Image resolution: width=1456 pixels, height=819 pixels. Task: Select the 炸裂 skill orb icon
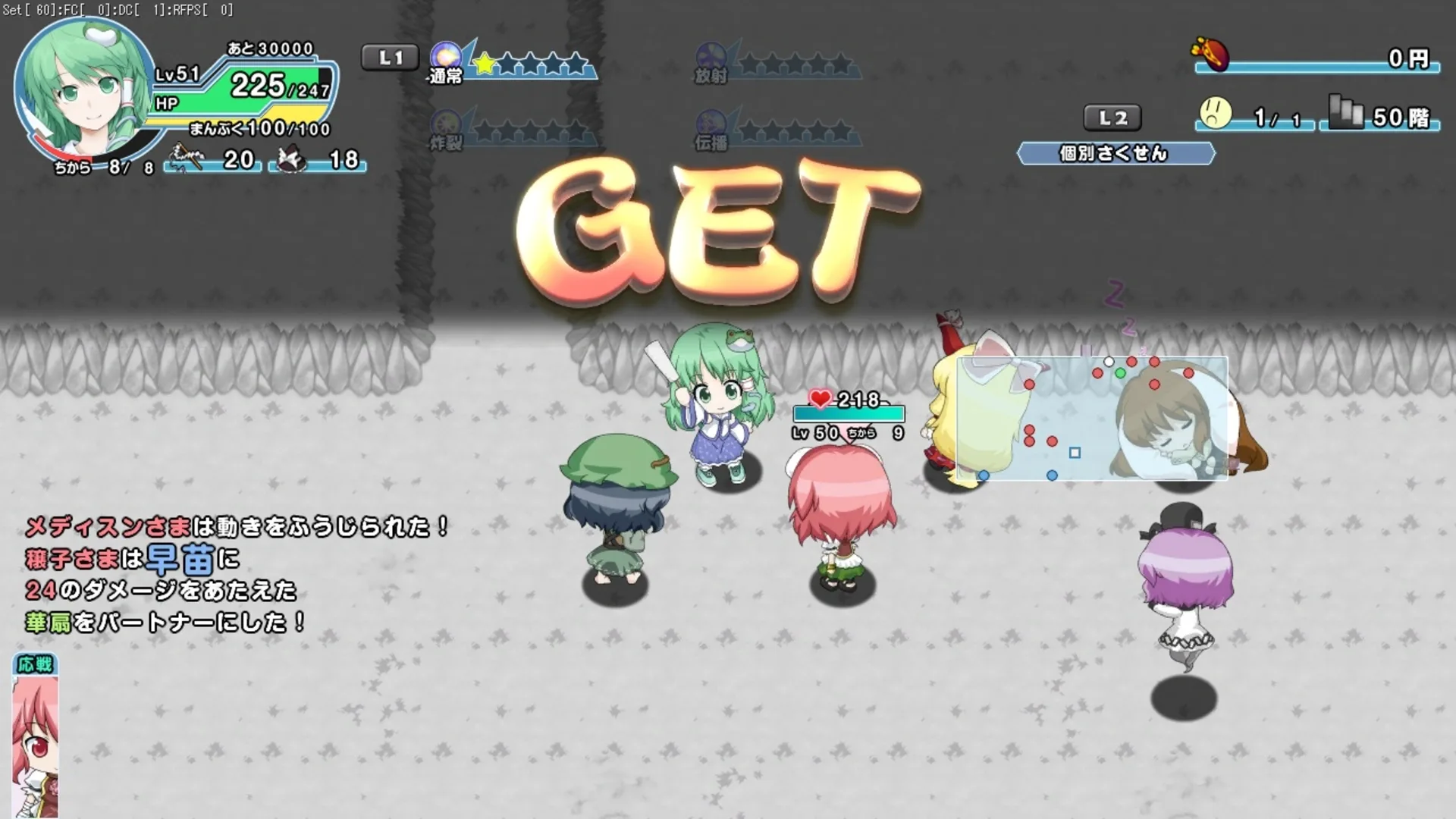pyautogui.click(x=448, y=121)
